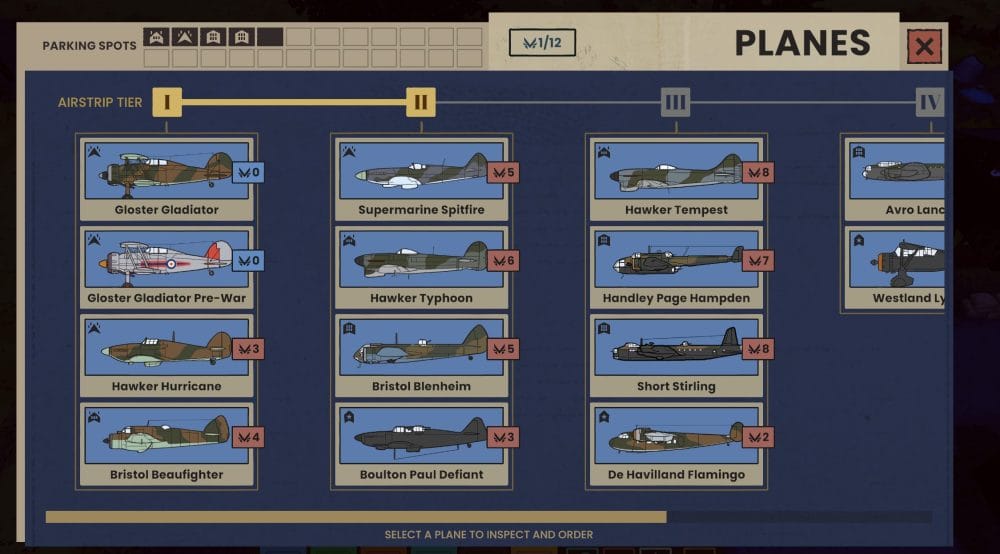
Task: Click the Airstrip Tier I marker
Action: click(167, 102)
